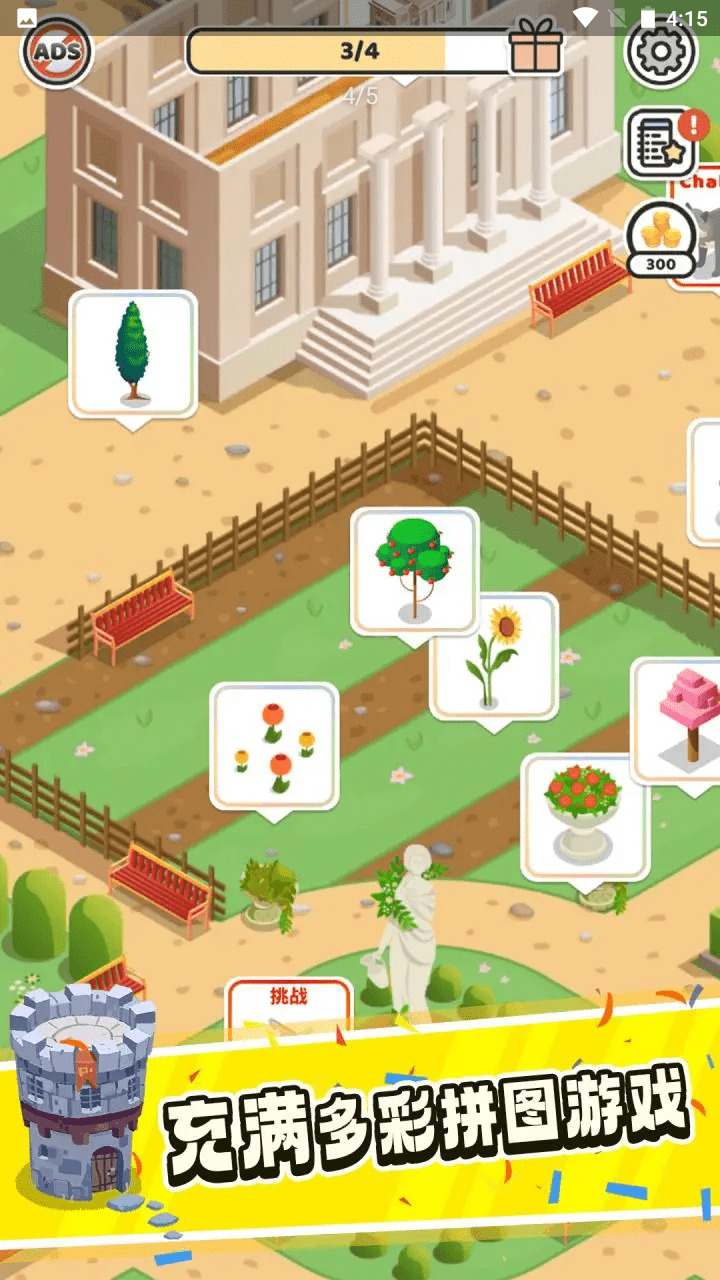
Task: Choose the potted red flowers bubble
Action: click(584, 814)
